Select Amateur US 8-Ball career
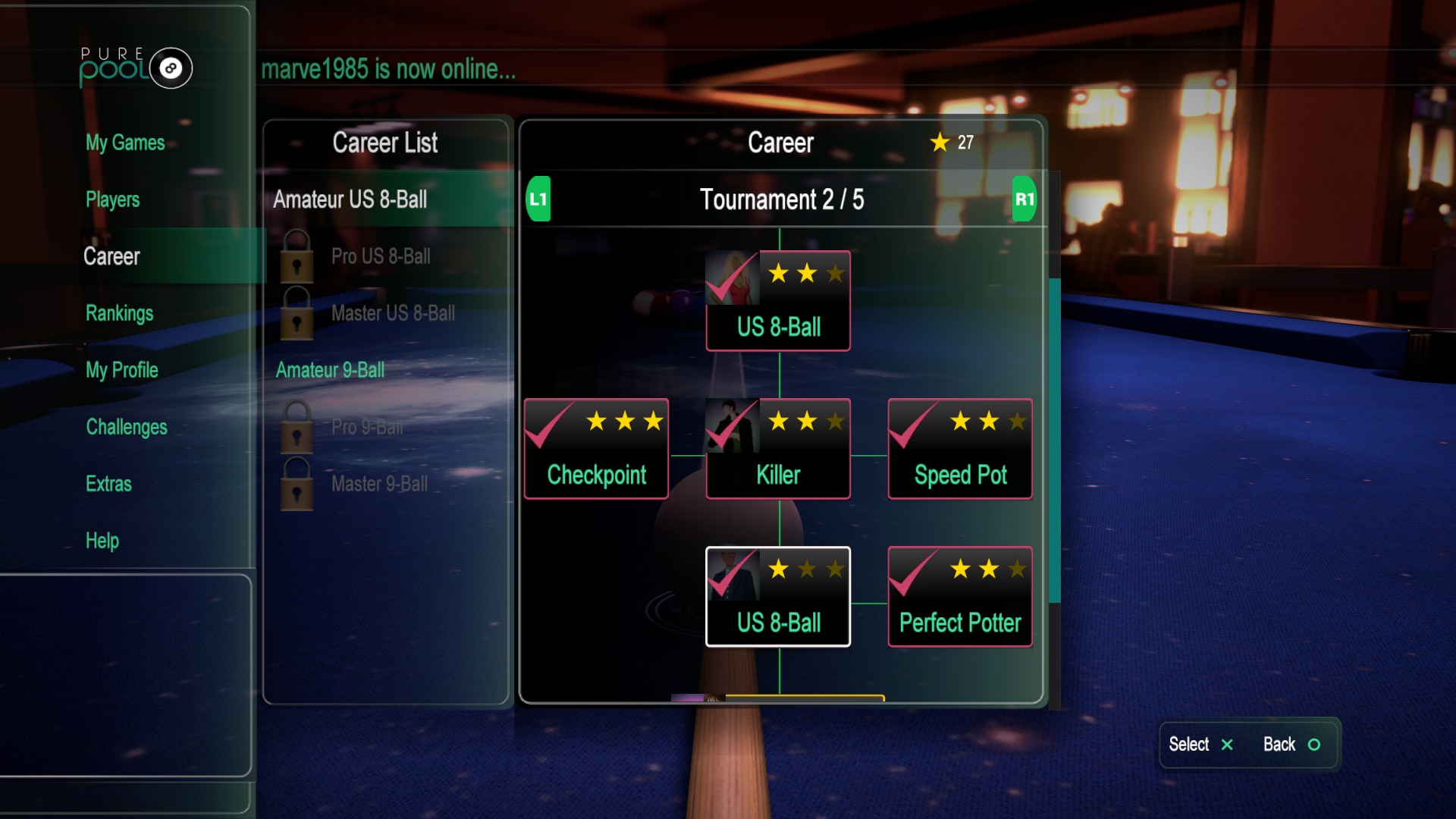 pos(350,199)
